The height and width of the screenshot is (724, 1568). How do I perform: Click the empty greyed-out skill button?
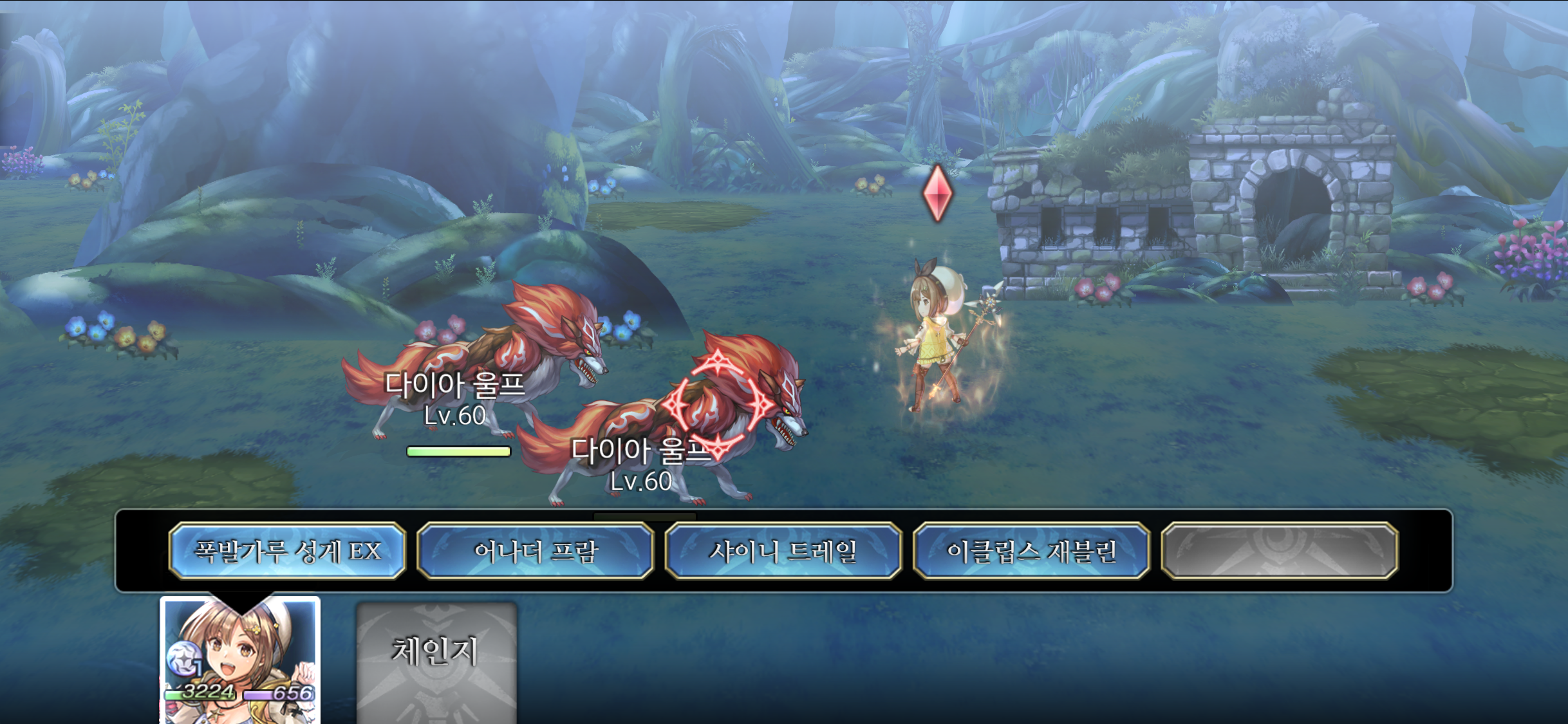point(1280,551)
